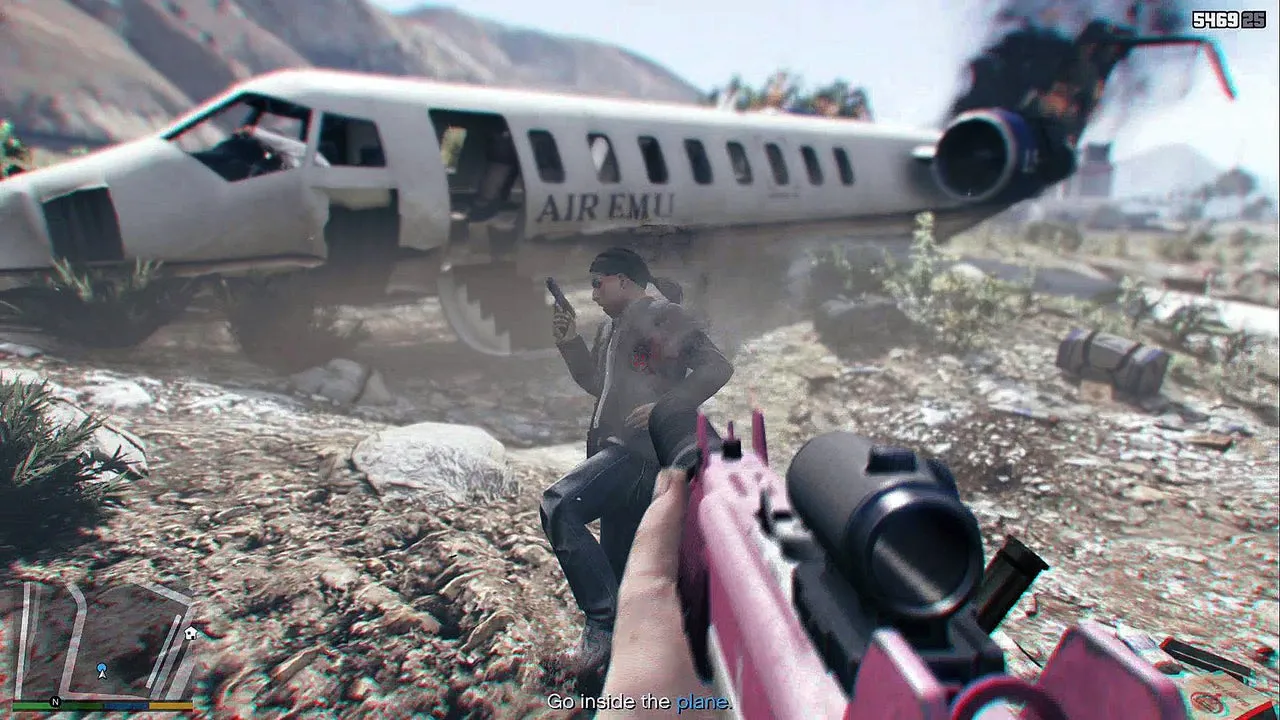This screenshot has width=1280, height=720.
Task: Click the subtitle text Go inside the plane
Action: coord(640,704)
